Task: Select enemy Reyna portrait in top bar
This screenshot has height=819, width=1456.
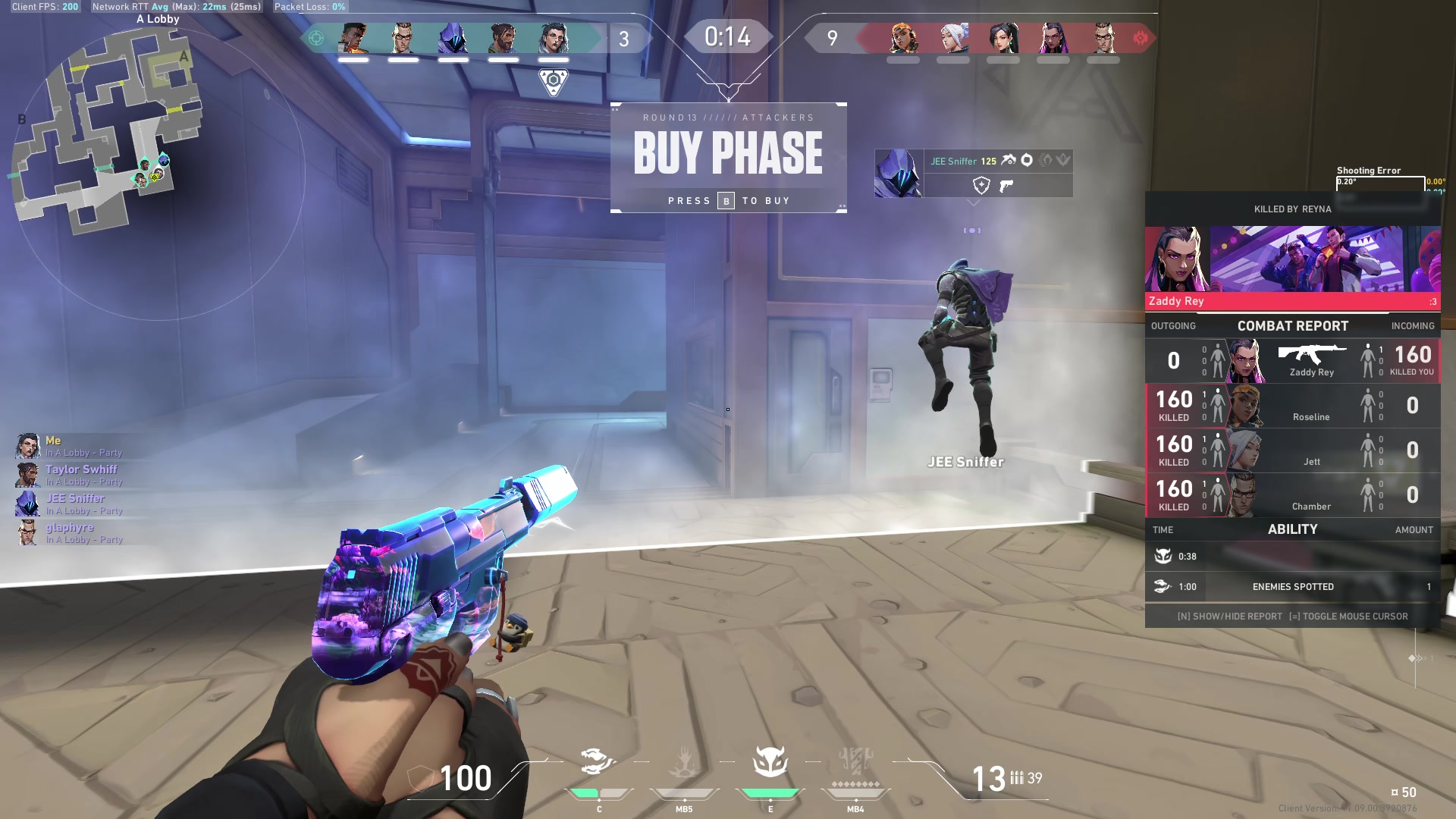Action: pos(1053,38)
